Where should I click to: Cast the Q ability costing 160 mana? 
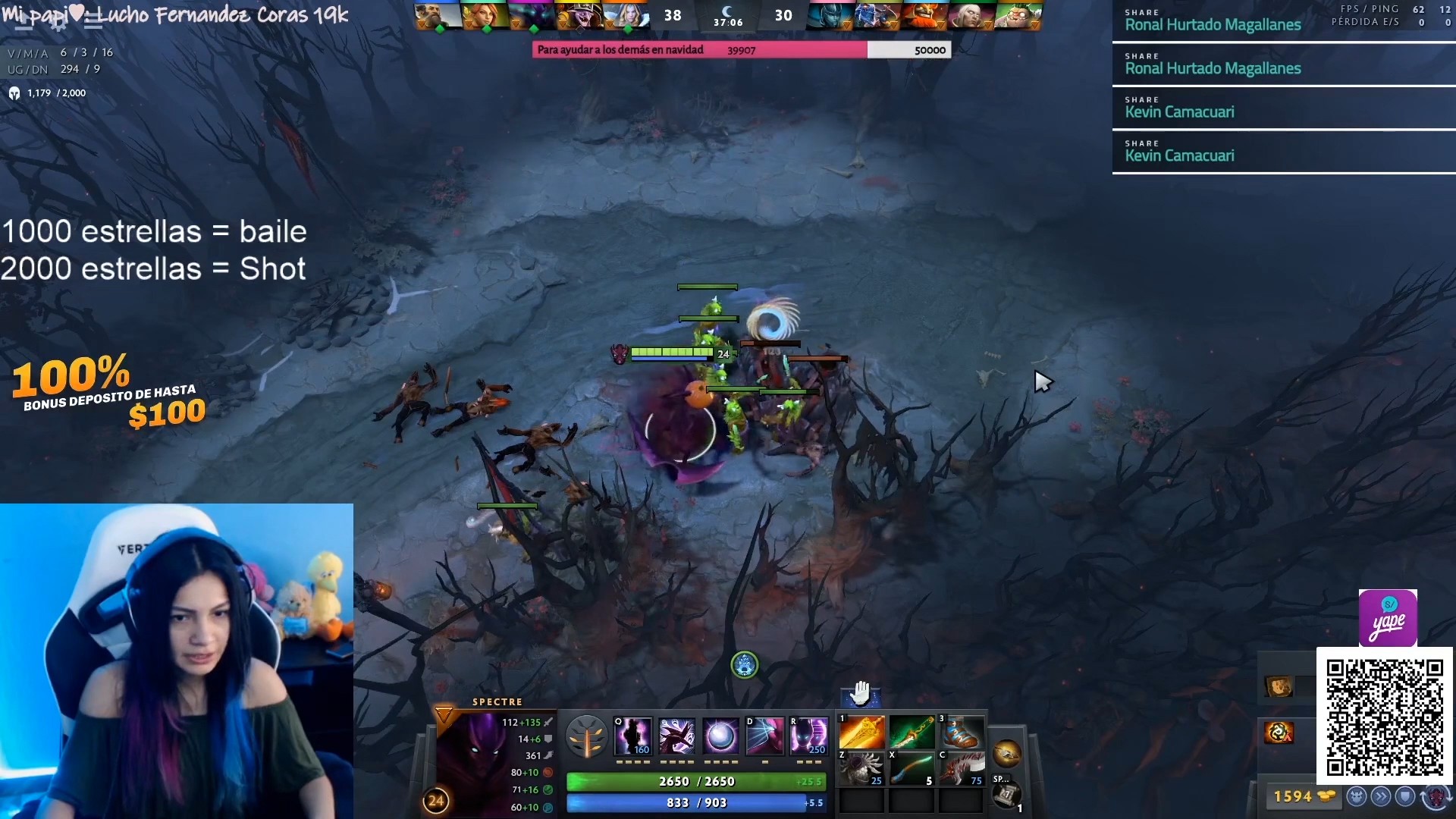632,736
